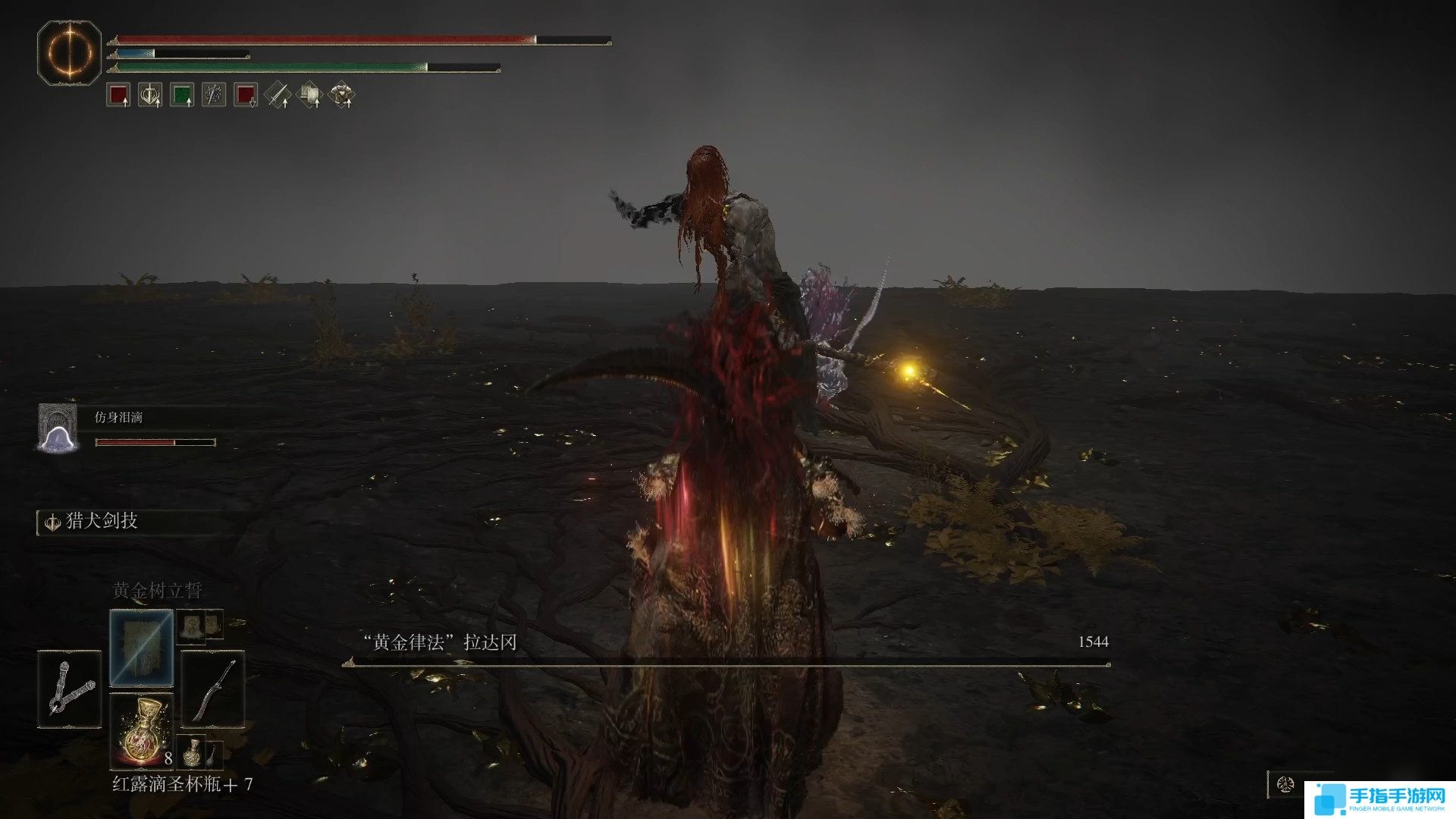Choose the right-hand curved greatsword slot
1456x819 pixels.
213,689
